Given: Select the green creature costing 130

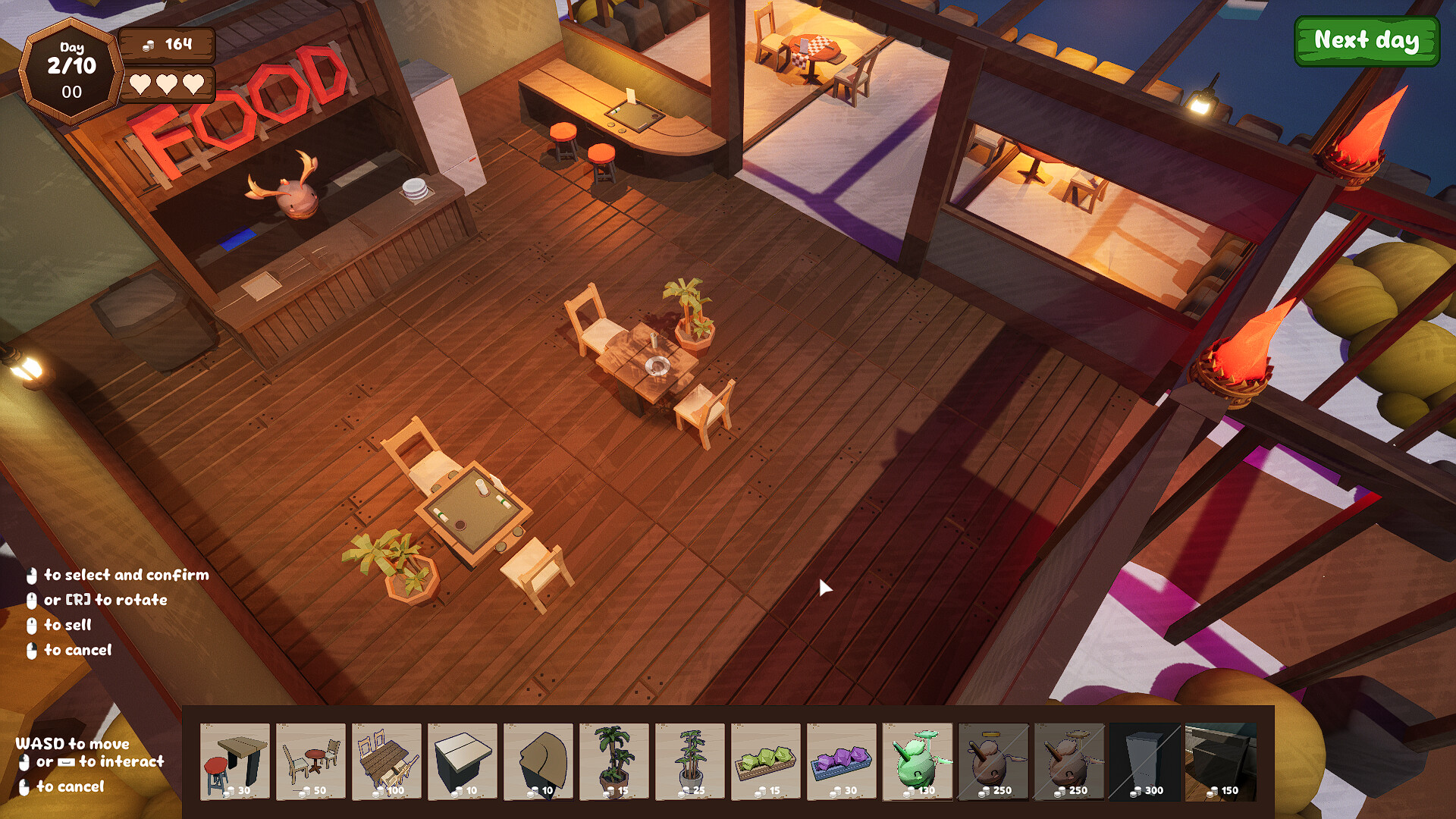Looking at the screenshot, I should point(918,761).
